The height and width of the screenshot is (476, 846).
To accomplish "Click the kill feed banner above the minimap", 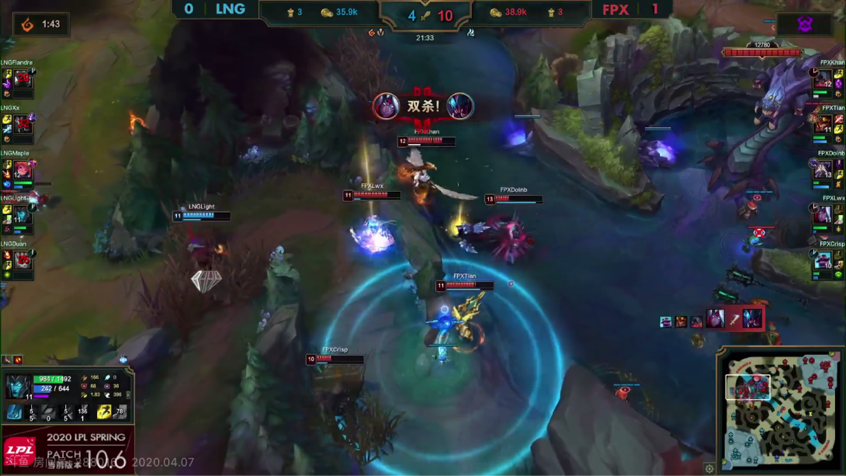I will point(712,320).
